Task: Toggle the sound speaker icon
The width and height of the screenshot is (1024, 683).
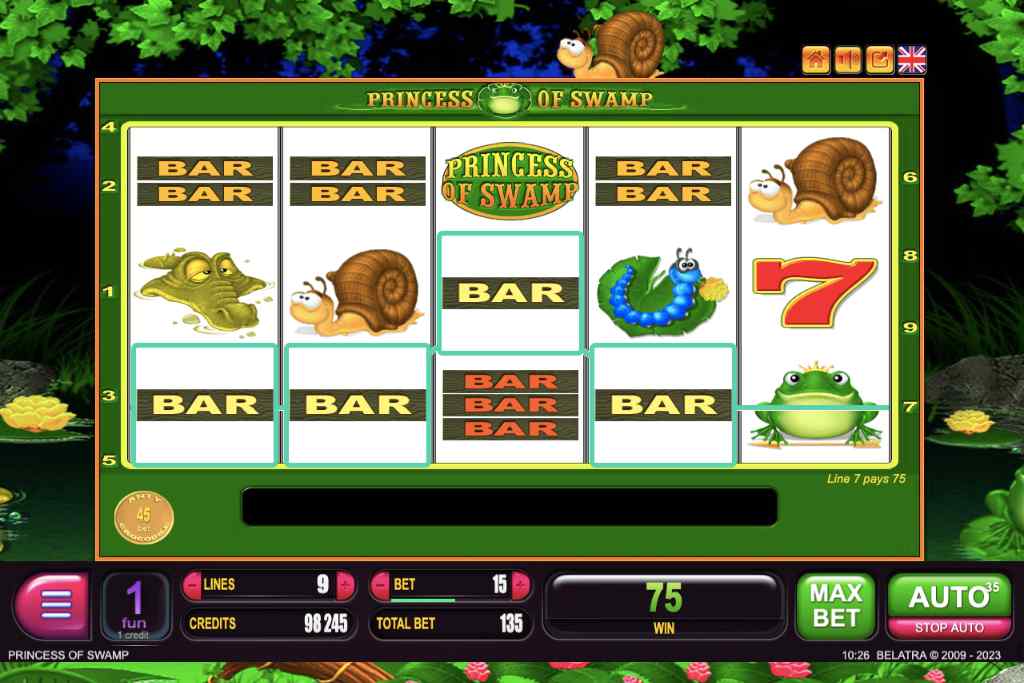Action: click(x=848, y=60)
